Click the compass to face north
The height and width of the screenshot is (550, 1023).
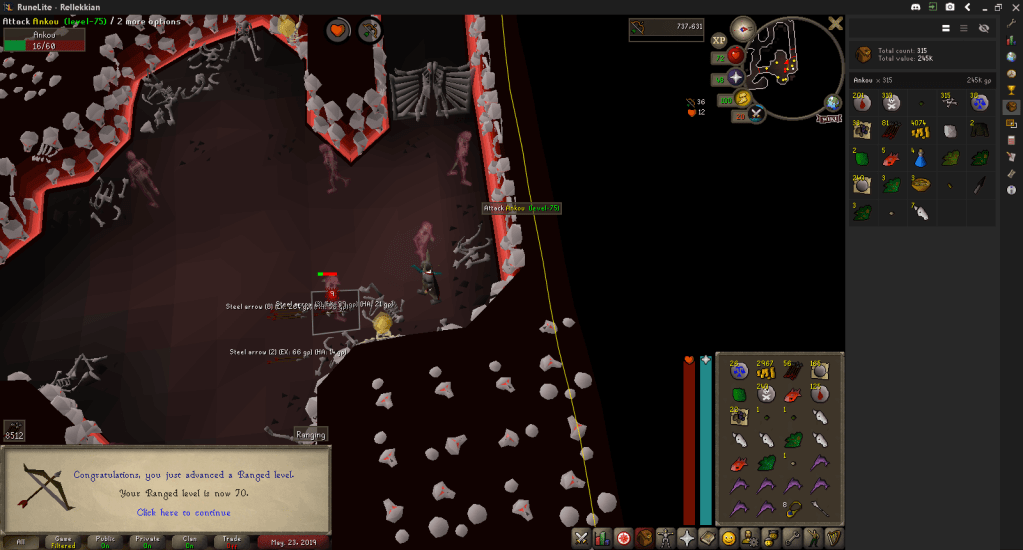coord(742,27)
